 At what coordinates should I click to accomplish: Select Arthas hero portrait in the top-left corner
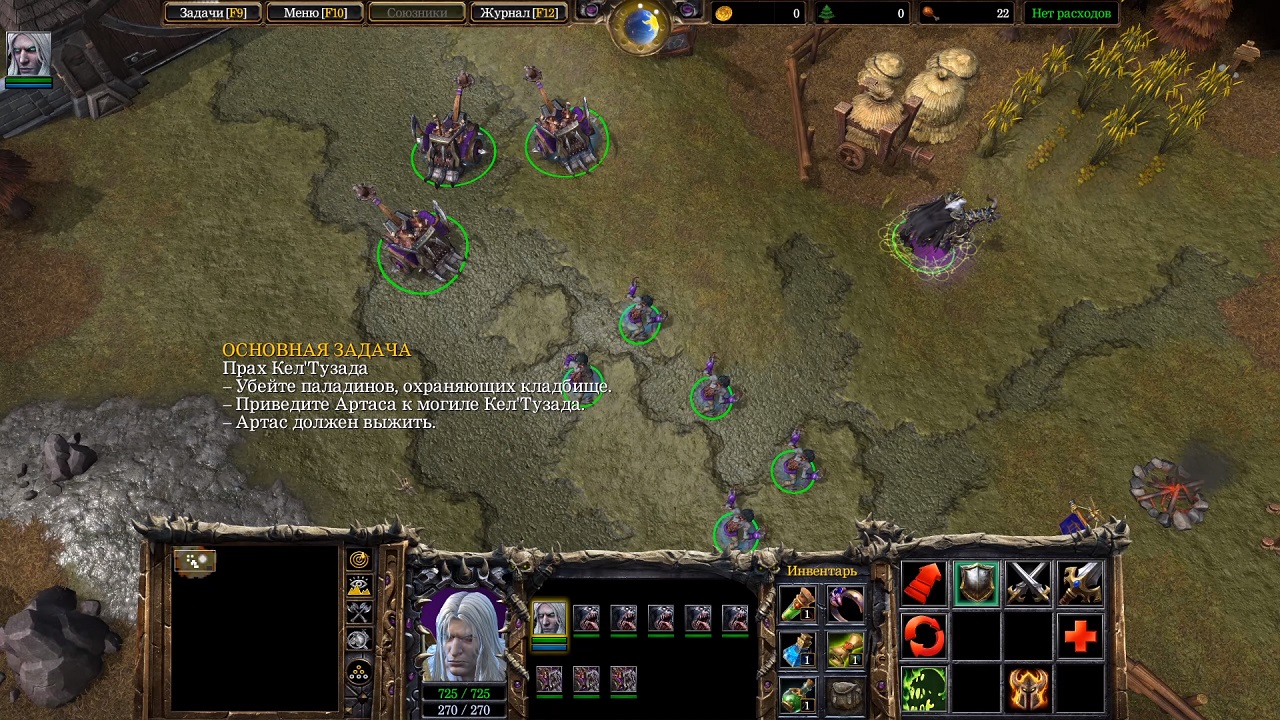click(28, 55)
